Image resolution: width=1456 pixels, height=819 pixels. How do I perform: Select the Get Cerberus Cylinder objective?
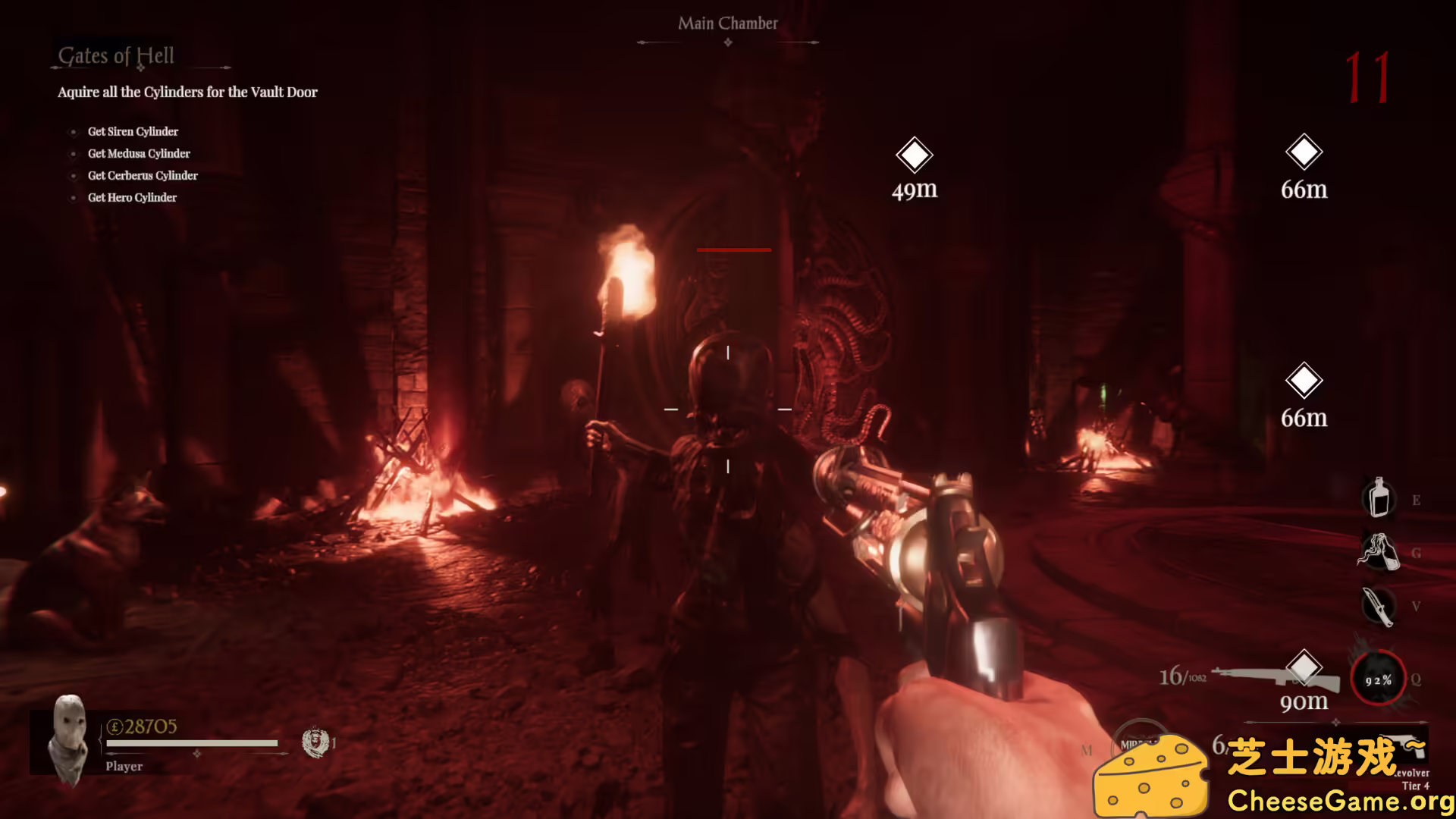coord(143,176)
